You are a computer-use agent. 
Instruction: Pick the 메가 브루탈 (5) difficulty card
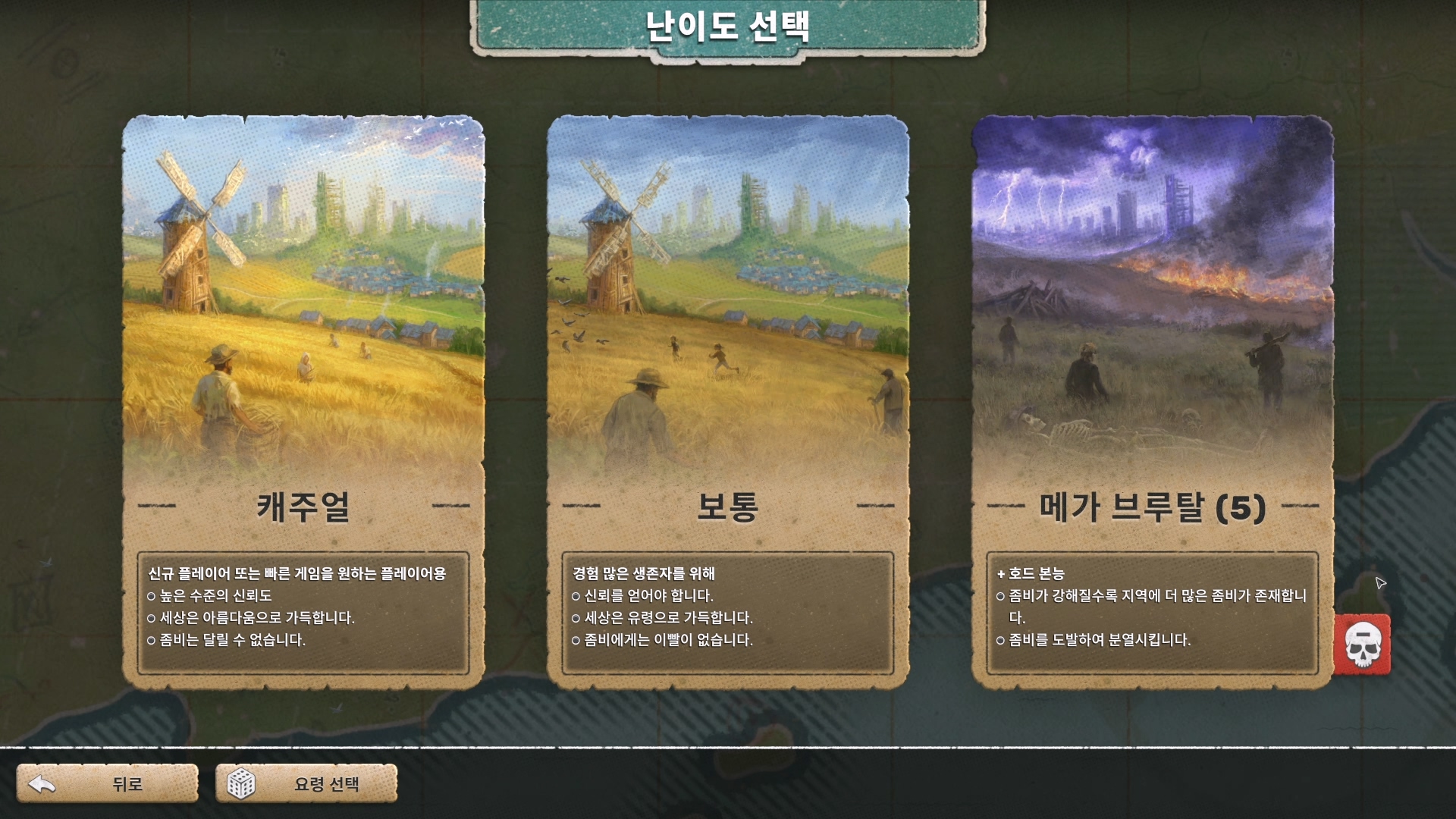click(x=1152, y=402)
